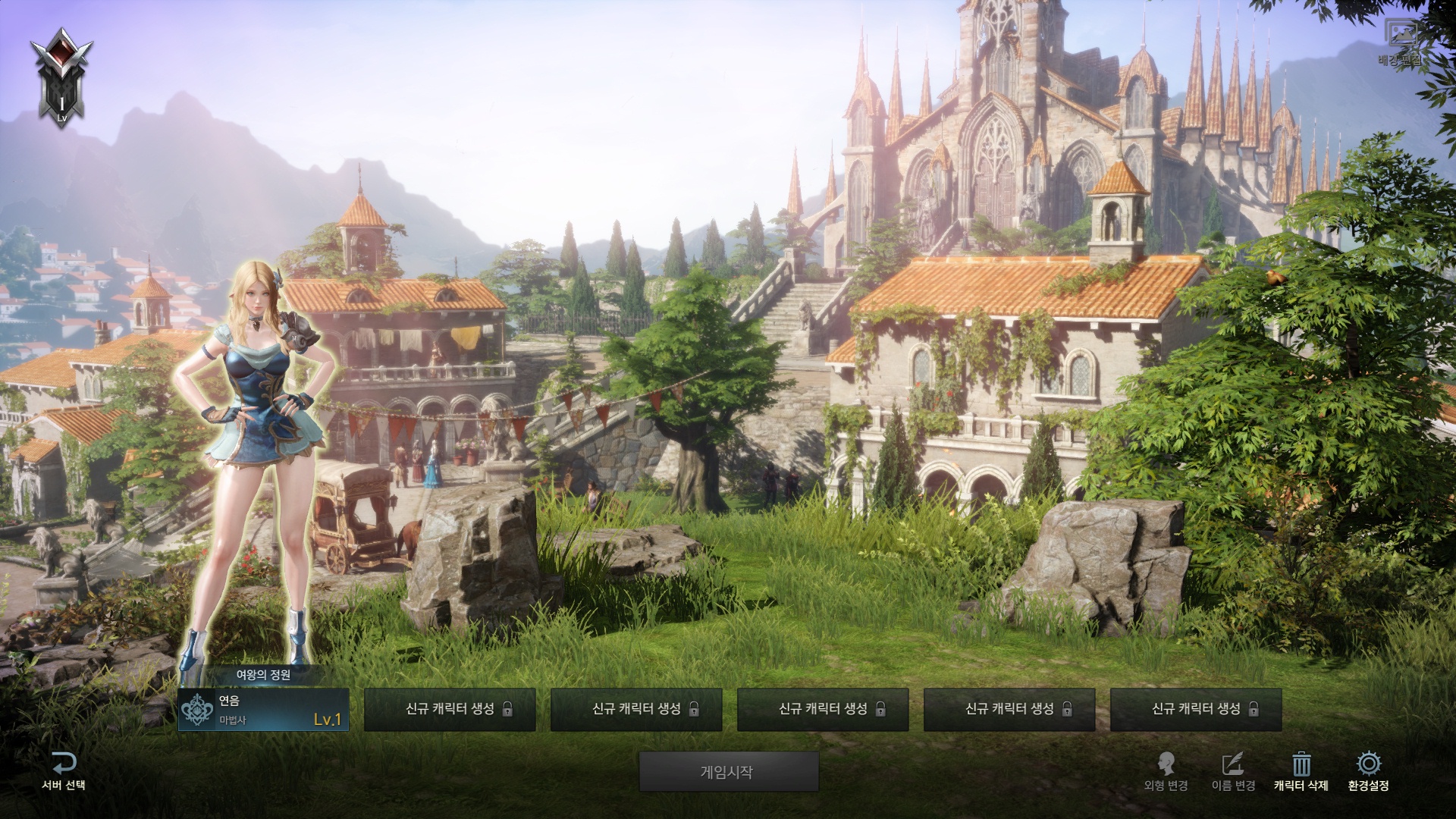The image size is (1456, 819).
Task: Select the 연음 Lv.1 character slot
Action: tap(263, 710)
